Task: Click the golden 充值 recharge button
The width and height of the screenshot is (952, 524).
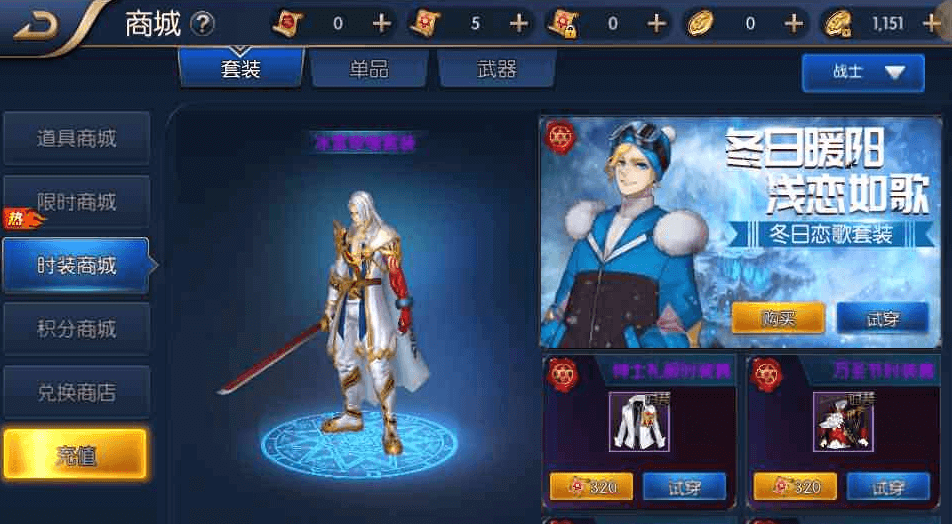Action: pos(75,455)
